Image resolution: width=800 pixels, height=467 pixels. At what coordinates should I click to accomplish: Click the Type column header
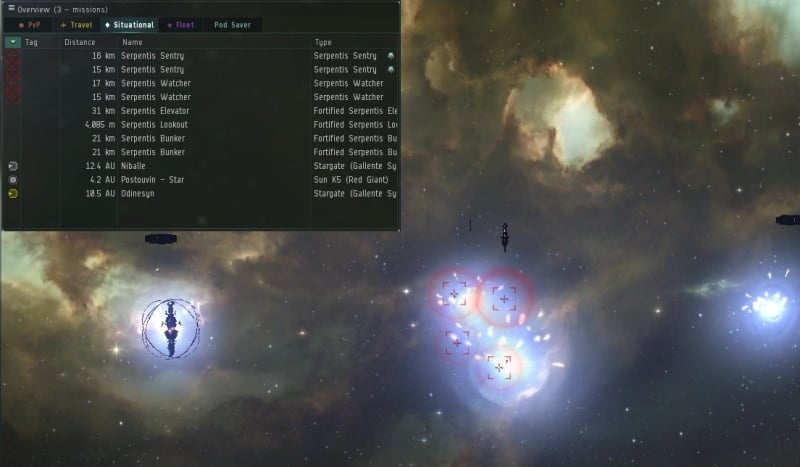(x=324, y=43)
